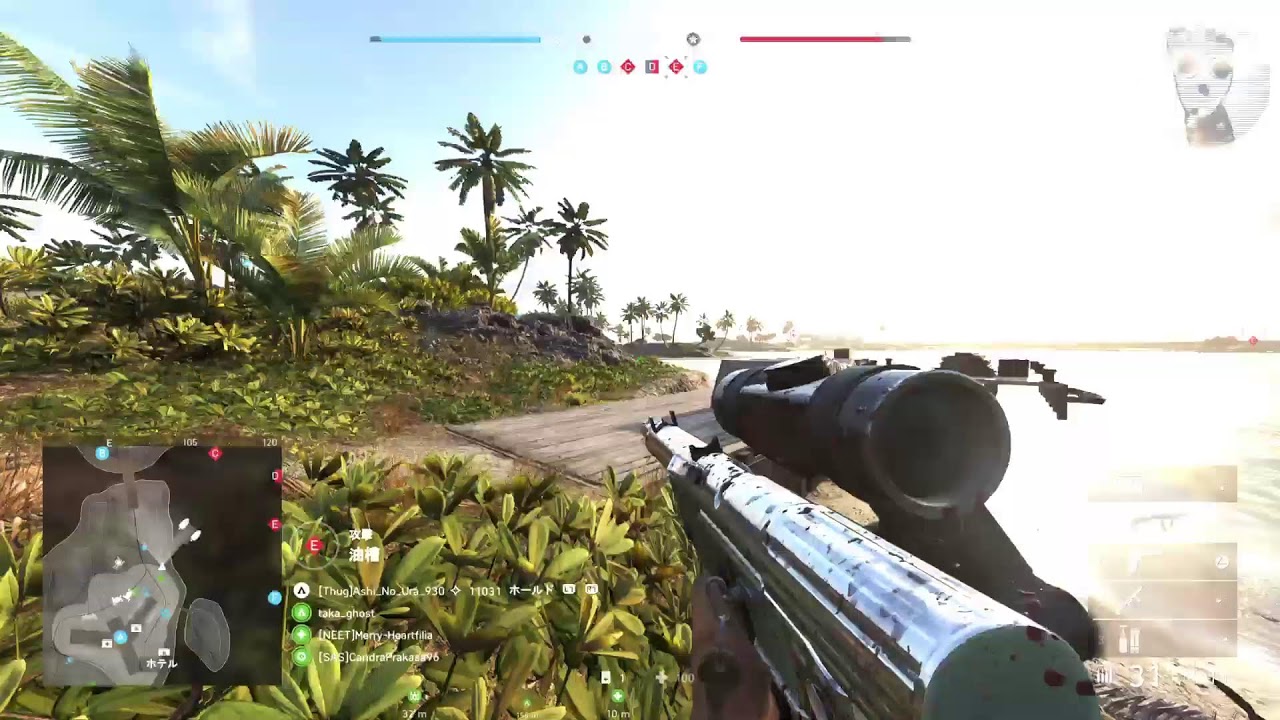
Task: Select objective A in the top flag row
Action: (x=580, y=67)
